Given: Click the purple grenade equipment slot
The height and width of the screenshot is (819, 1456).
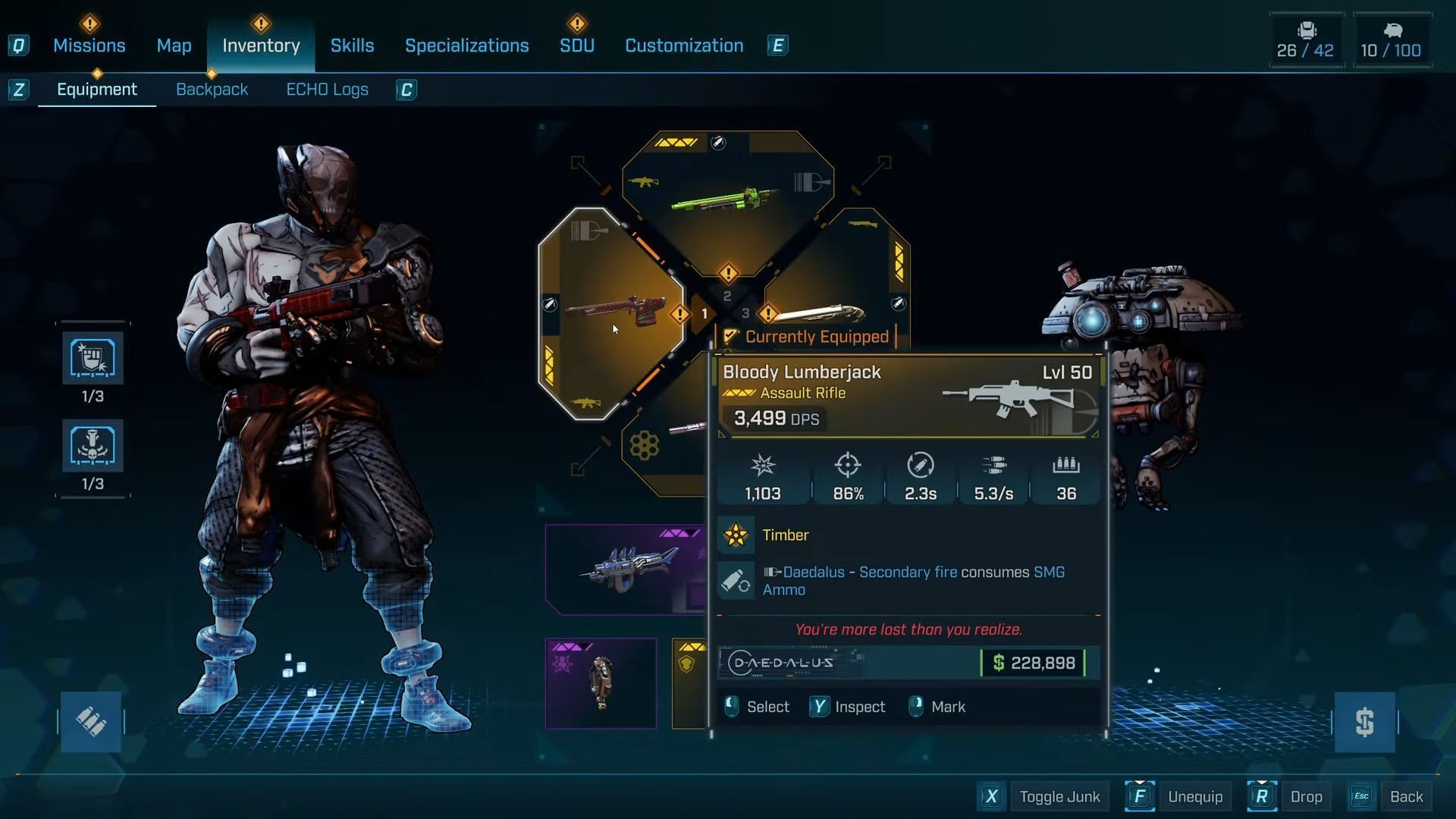Looking at the screenshot, I should pos(601,683).
